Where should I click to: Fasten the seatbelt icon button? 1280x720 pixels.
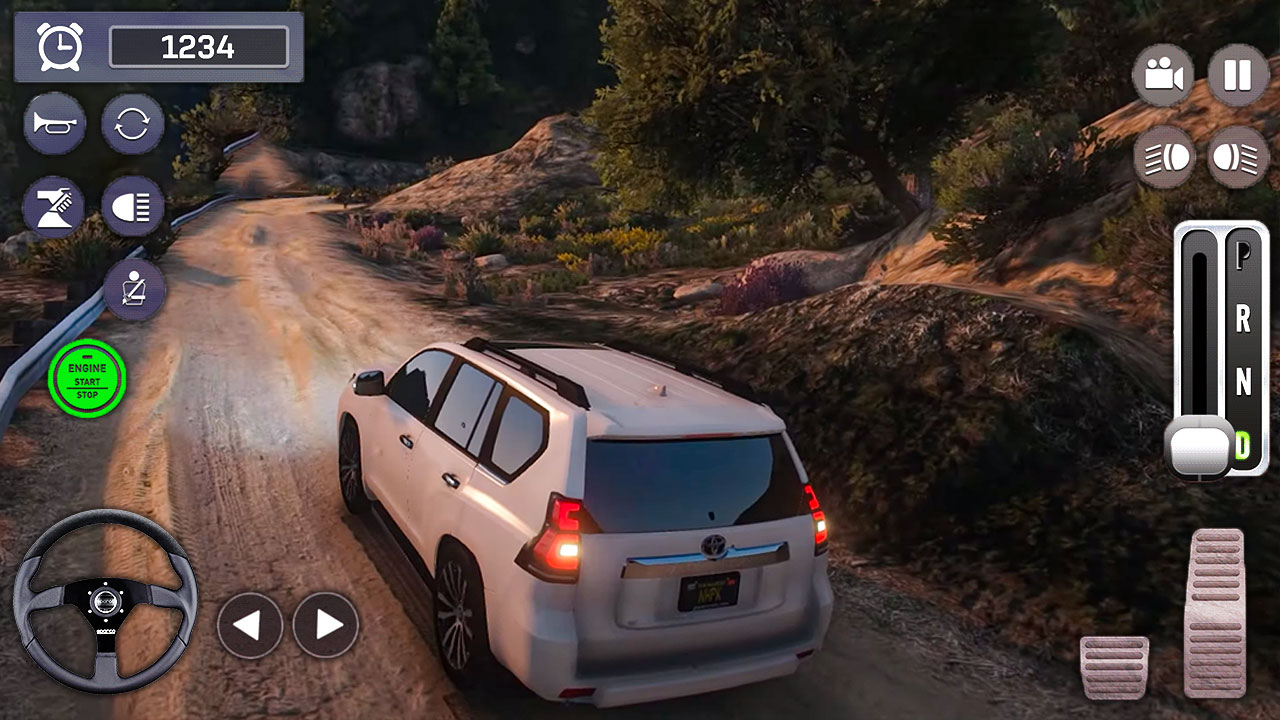point(134,290)
